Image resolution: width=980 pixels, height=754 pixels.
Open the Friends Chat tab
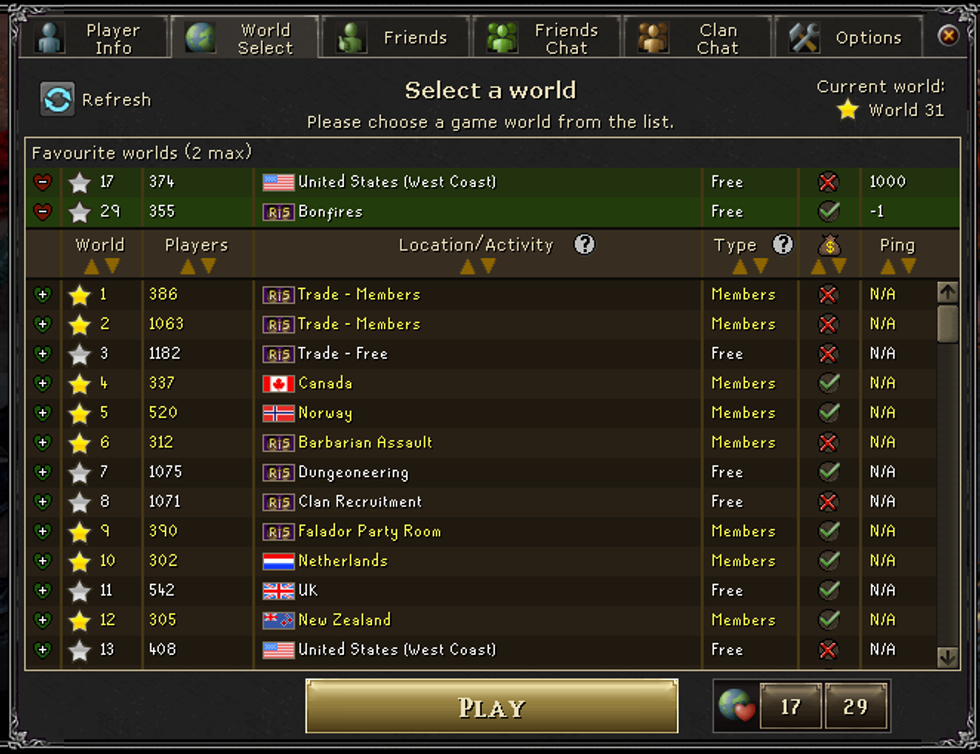pos(546,38)
